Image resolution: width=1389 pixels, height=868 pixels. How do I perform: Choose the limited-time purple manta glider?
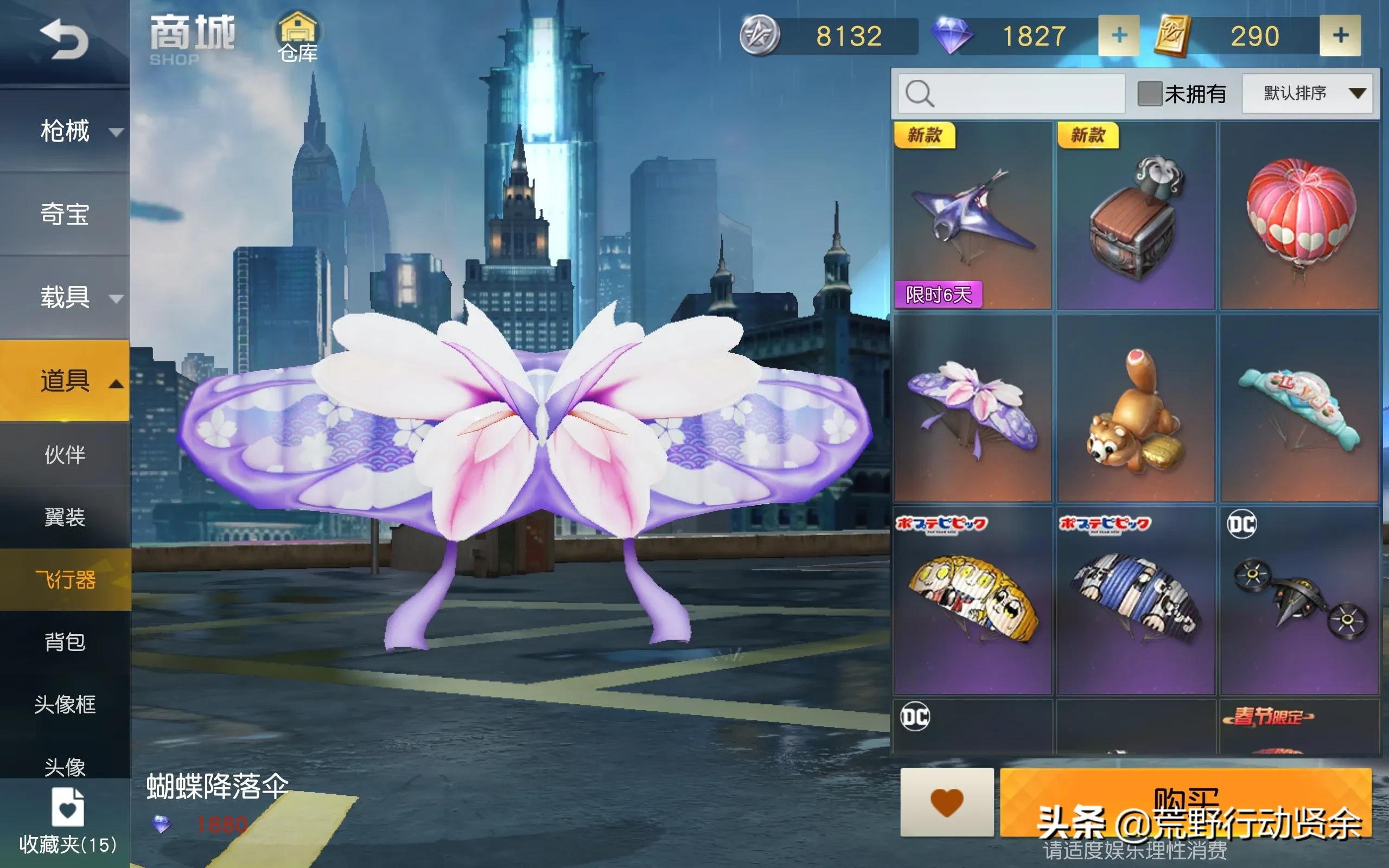coord(972,215)
